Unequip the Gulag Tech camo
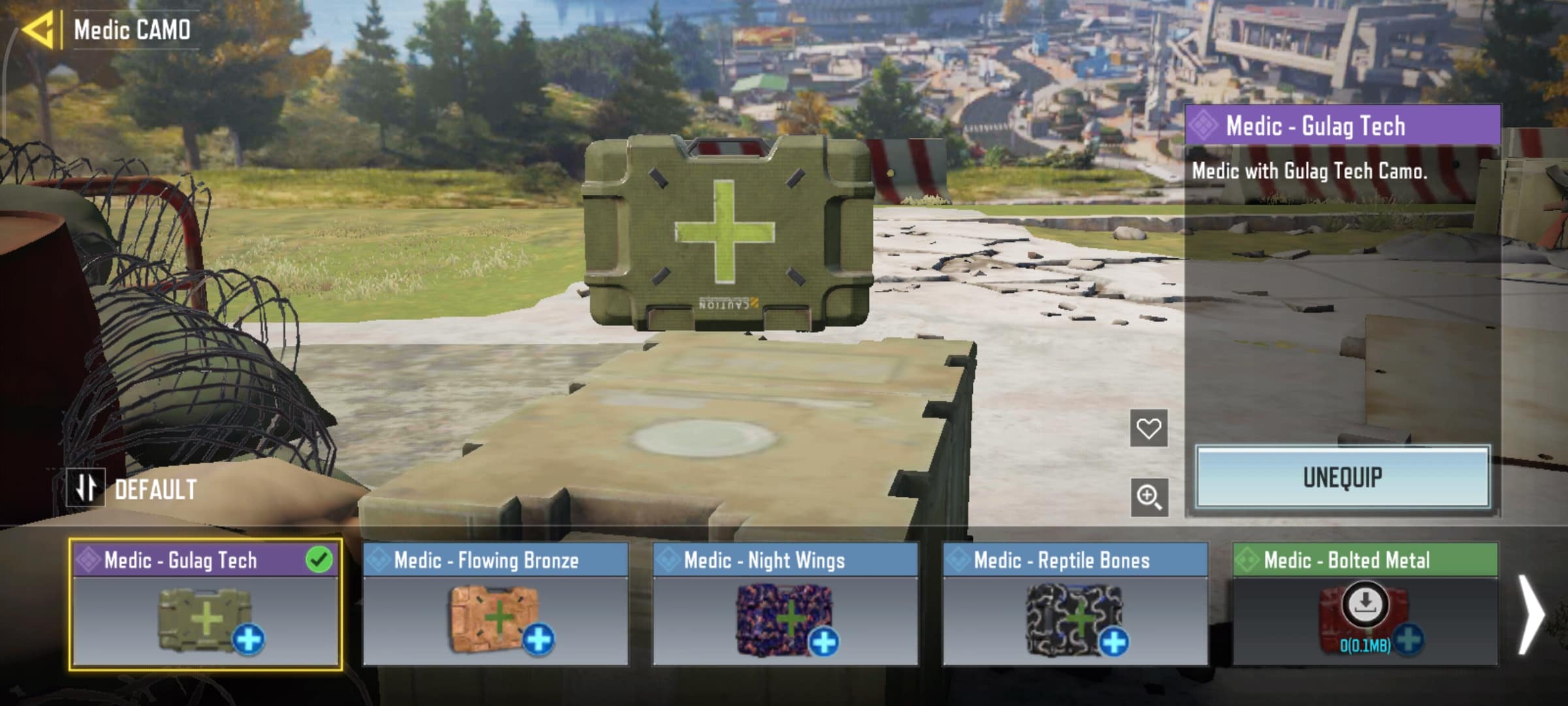 (1343, 477)
